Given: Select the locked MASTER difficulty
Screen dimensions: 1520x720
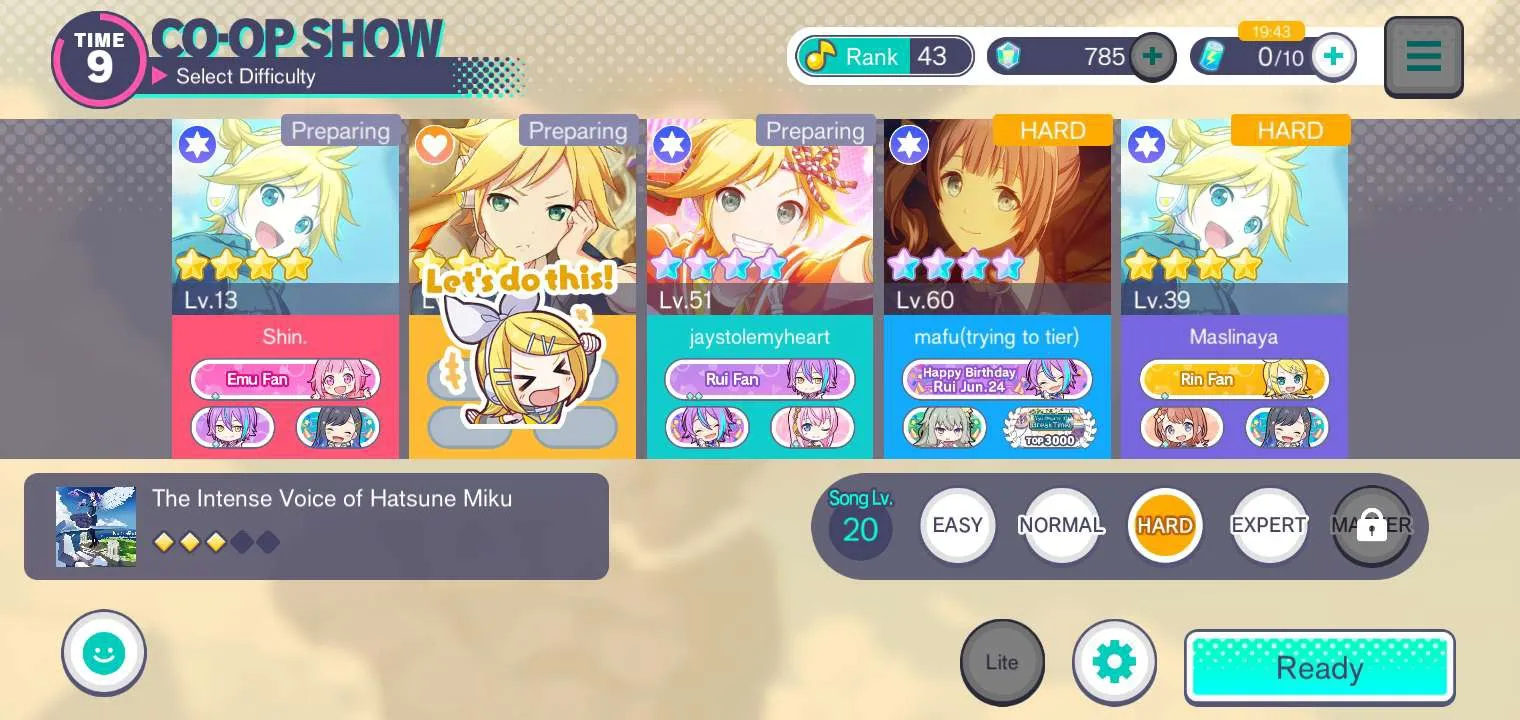Looking at the screenshot, I should (1371, 526).
